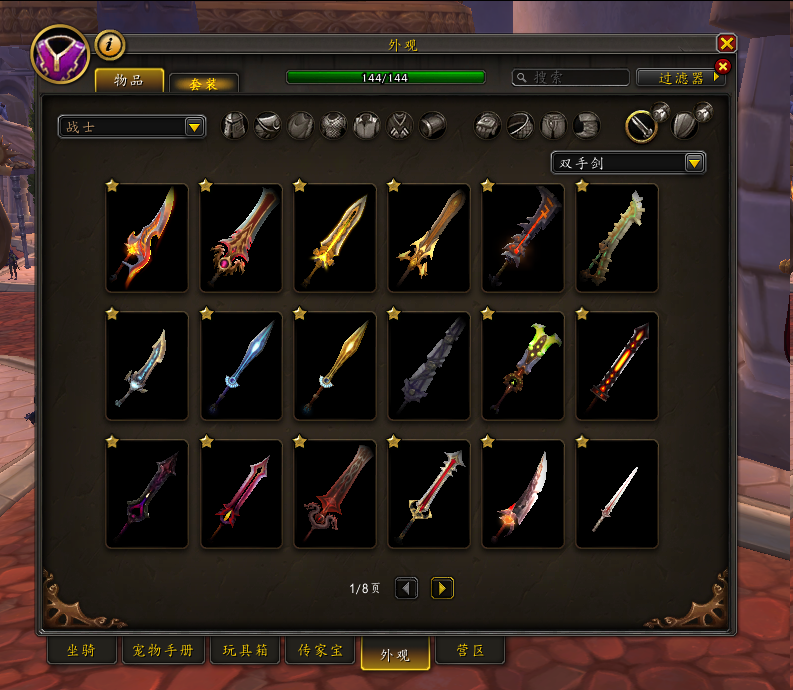Select the 物品 items tab
The image size is (793, 690).
pyautogui.click(x=129, y=80)
